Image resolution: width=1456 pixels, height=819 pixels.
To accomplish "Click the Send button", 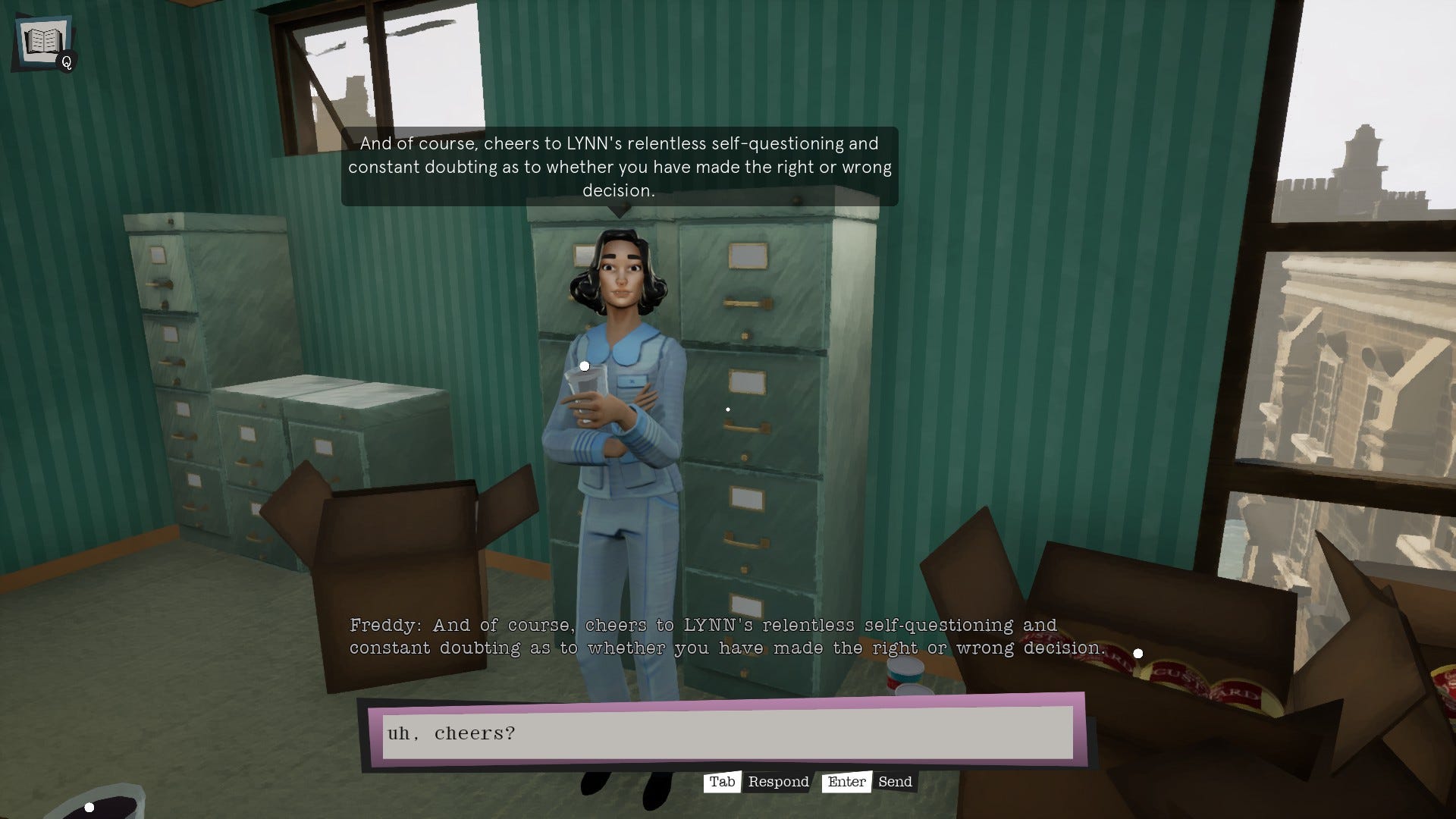I will tap(895, 782).
